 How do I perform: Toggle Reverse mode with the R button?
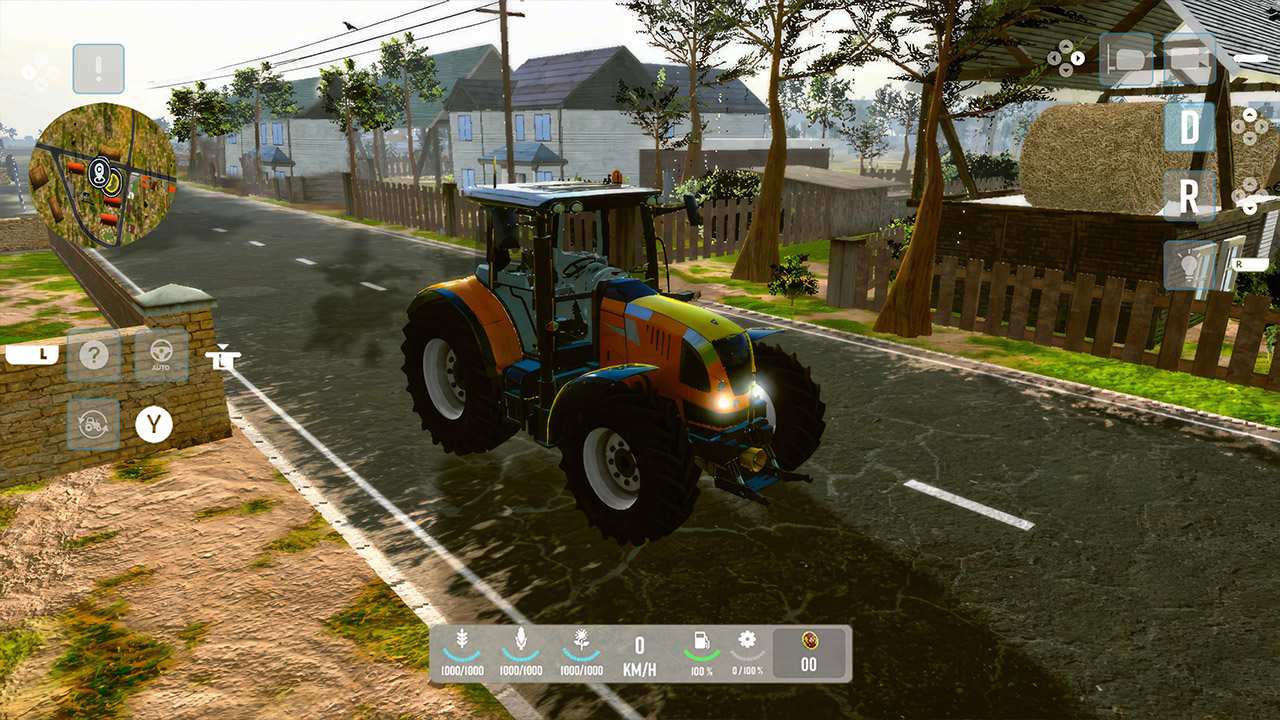1189,195
